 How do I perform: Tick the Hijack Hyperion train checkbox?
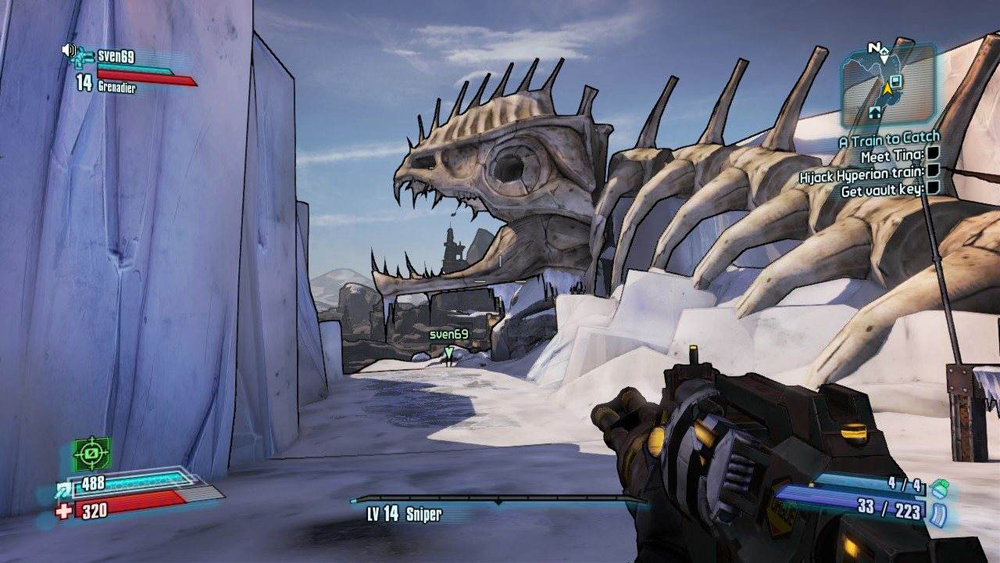pyautogui.click(x=932, y=172)
